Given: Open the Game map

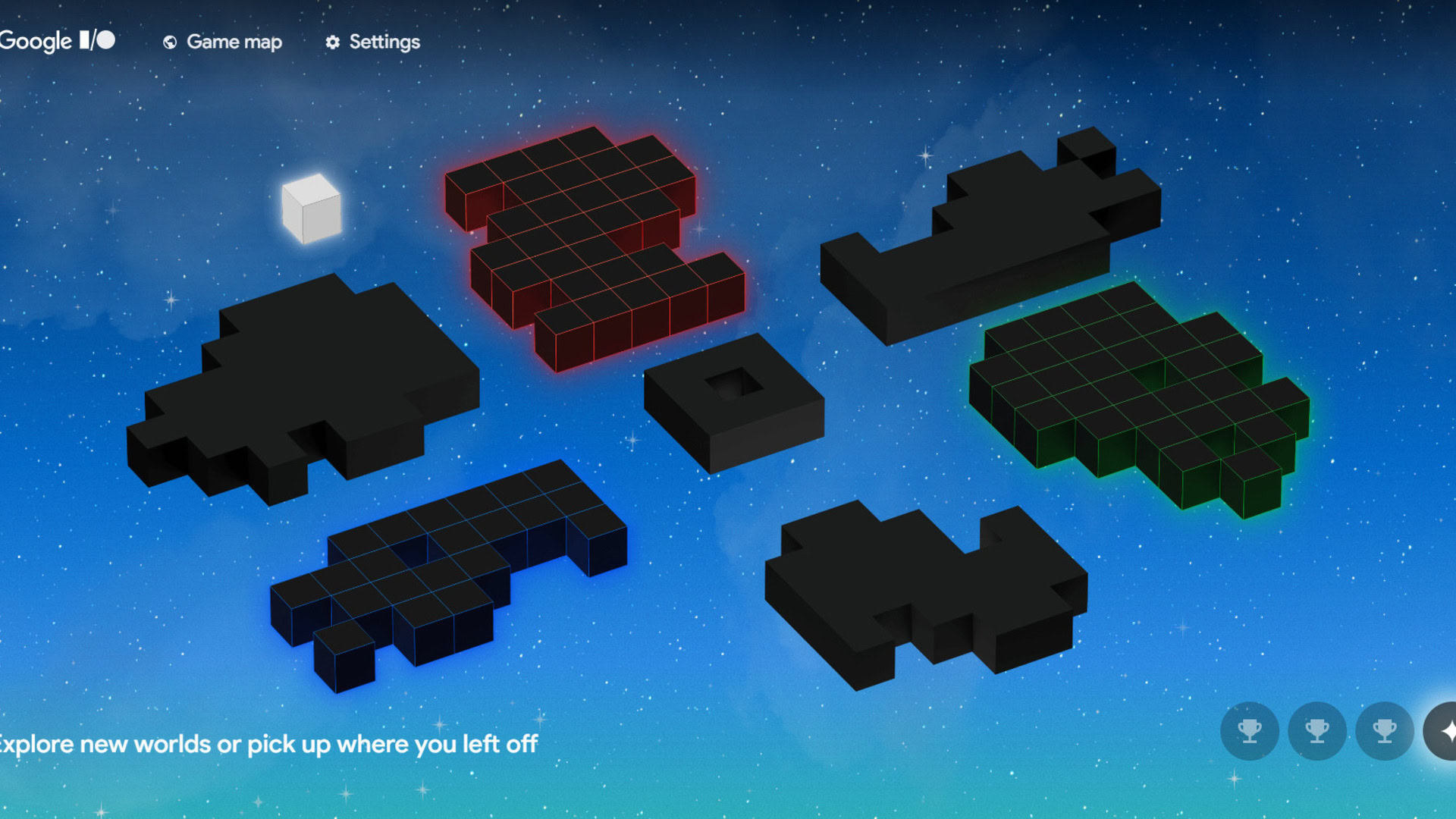Looking at the screenshot, I should pos(223,42).
